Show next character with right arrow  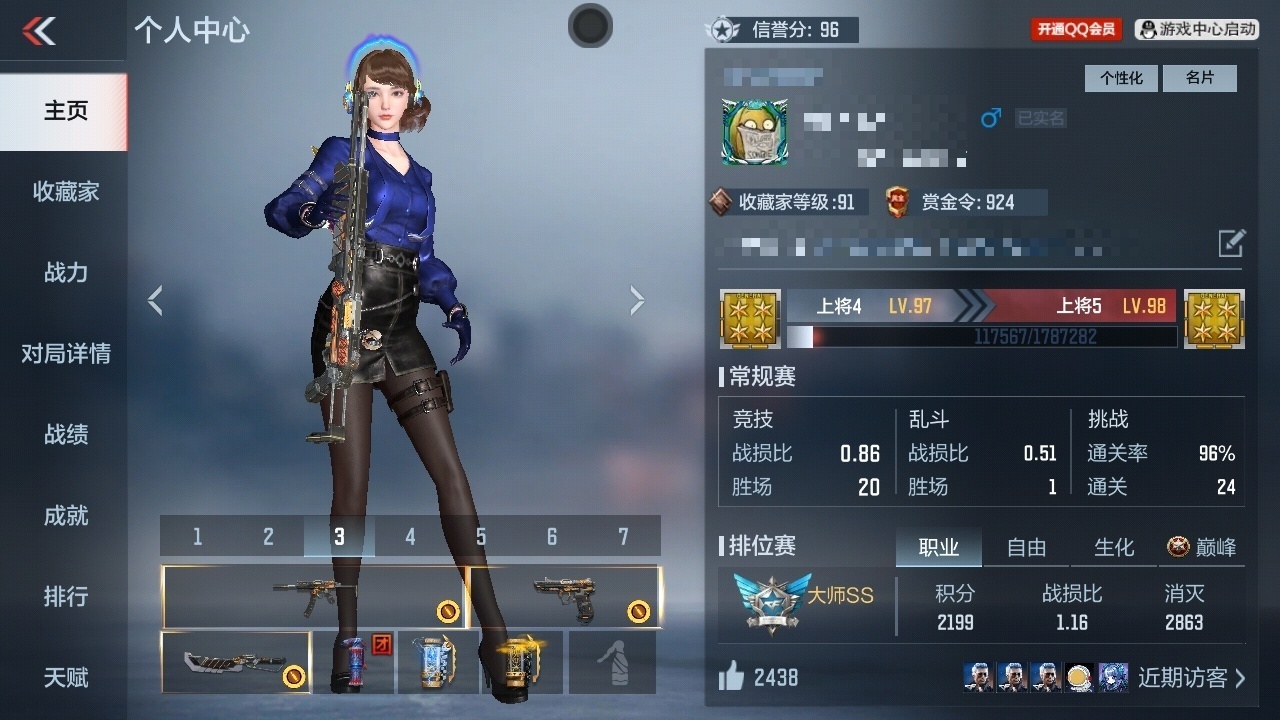(x=637, y=300)
